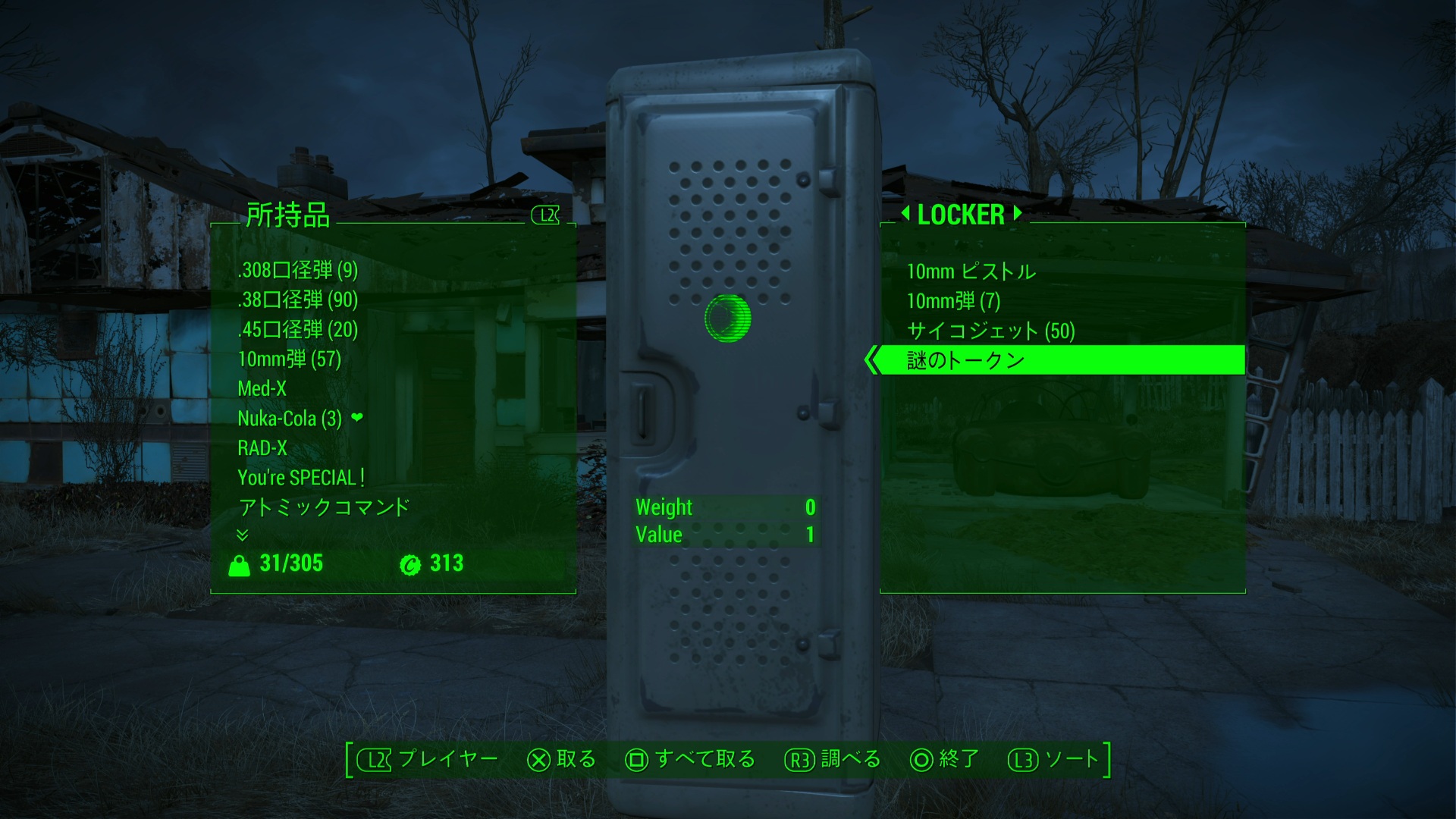This screenshot has width=1456, height=819.
Task: Exit the container with 終了
Action: click(945, 759)
